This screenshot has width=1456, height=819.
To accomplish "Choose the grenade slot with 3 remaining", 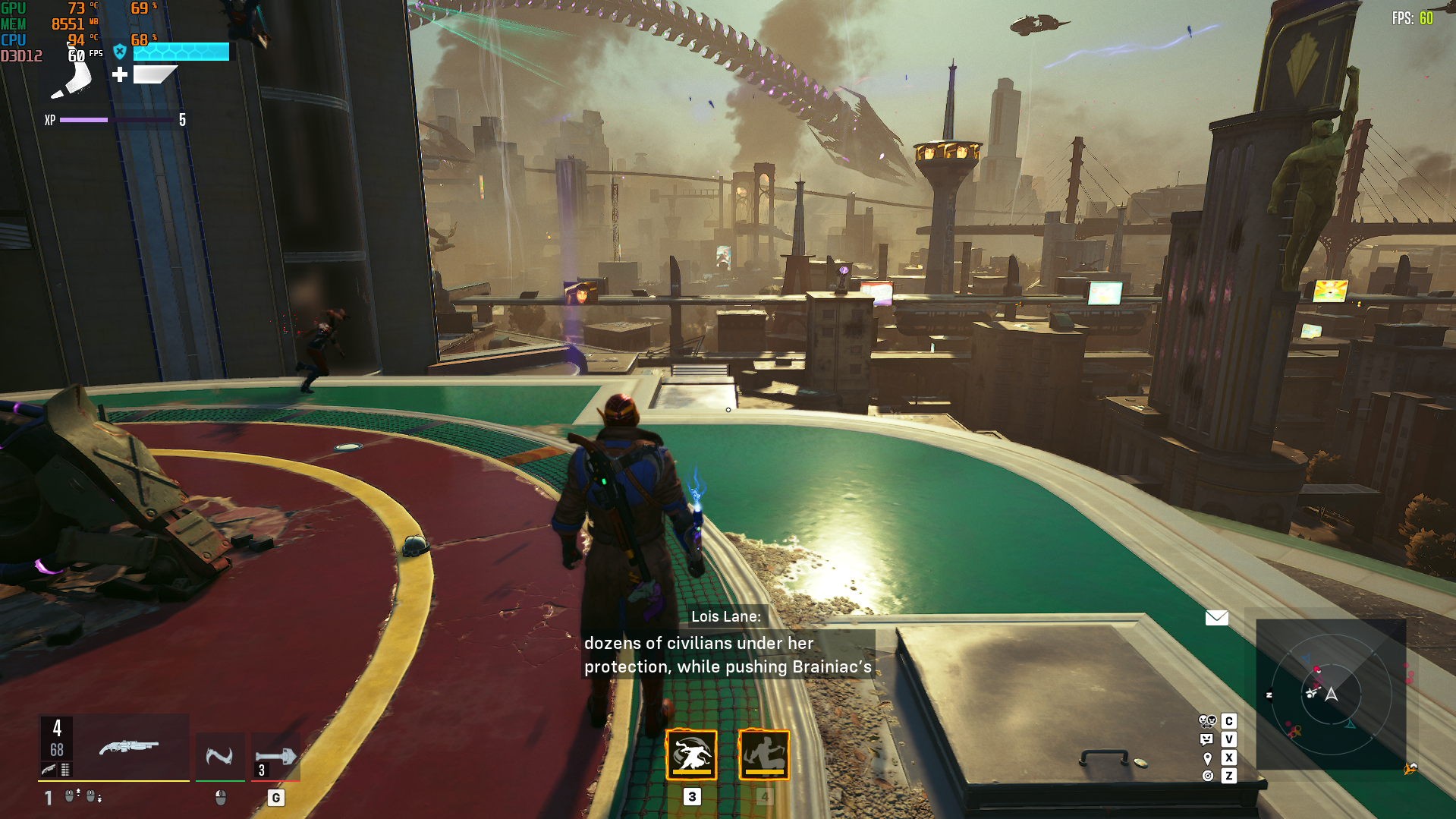I will pos(275,757).
